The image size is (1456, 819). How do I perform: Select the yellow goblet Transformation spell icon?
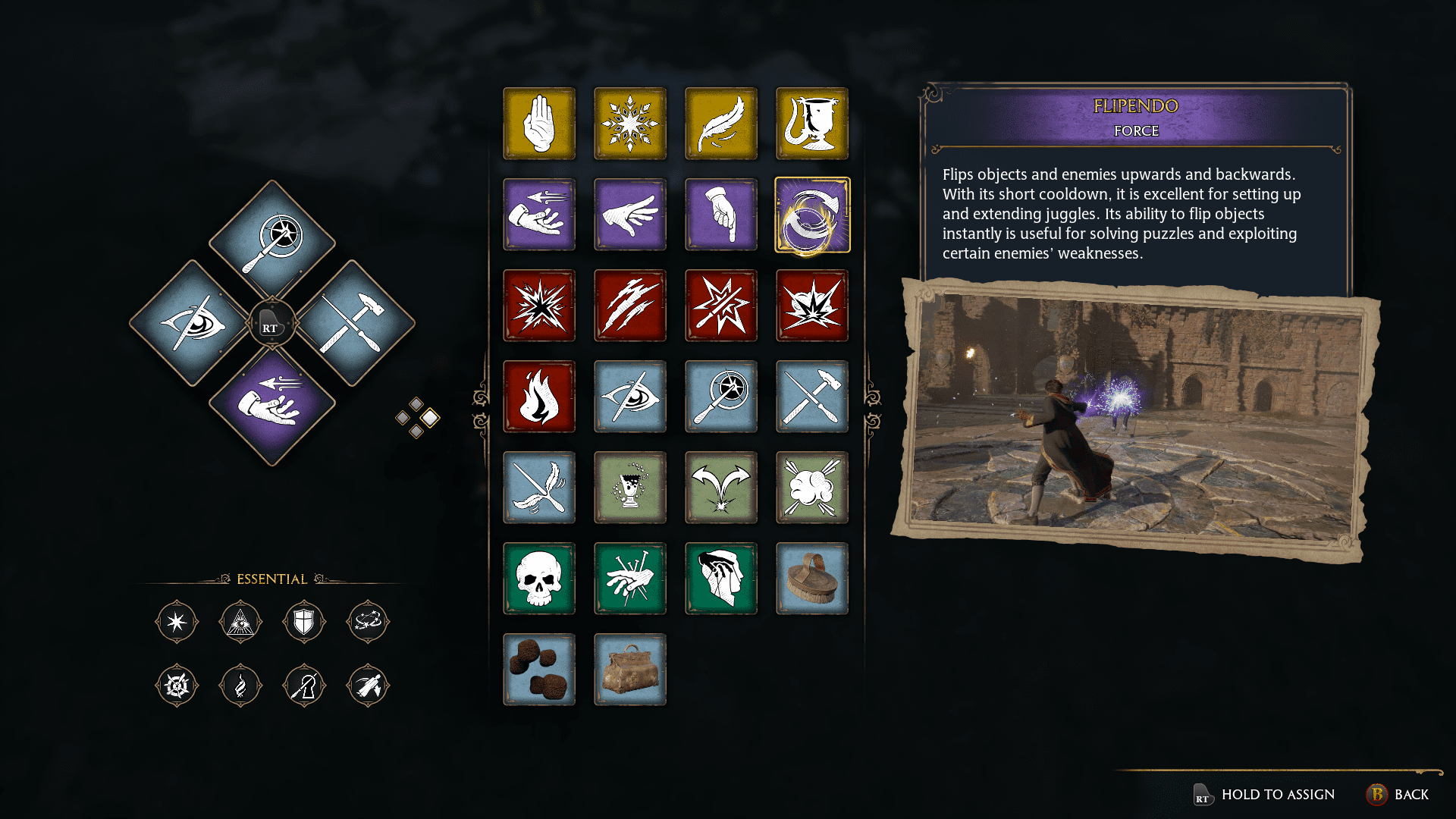click(x=812, y=124)
